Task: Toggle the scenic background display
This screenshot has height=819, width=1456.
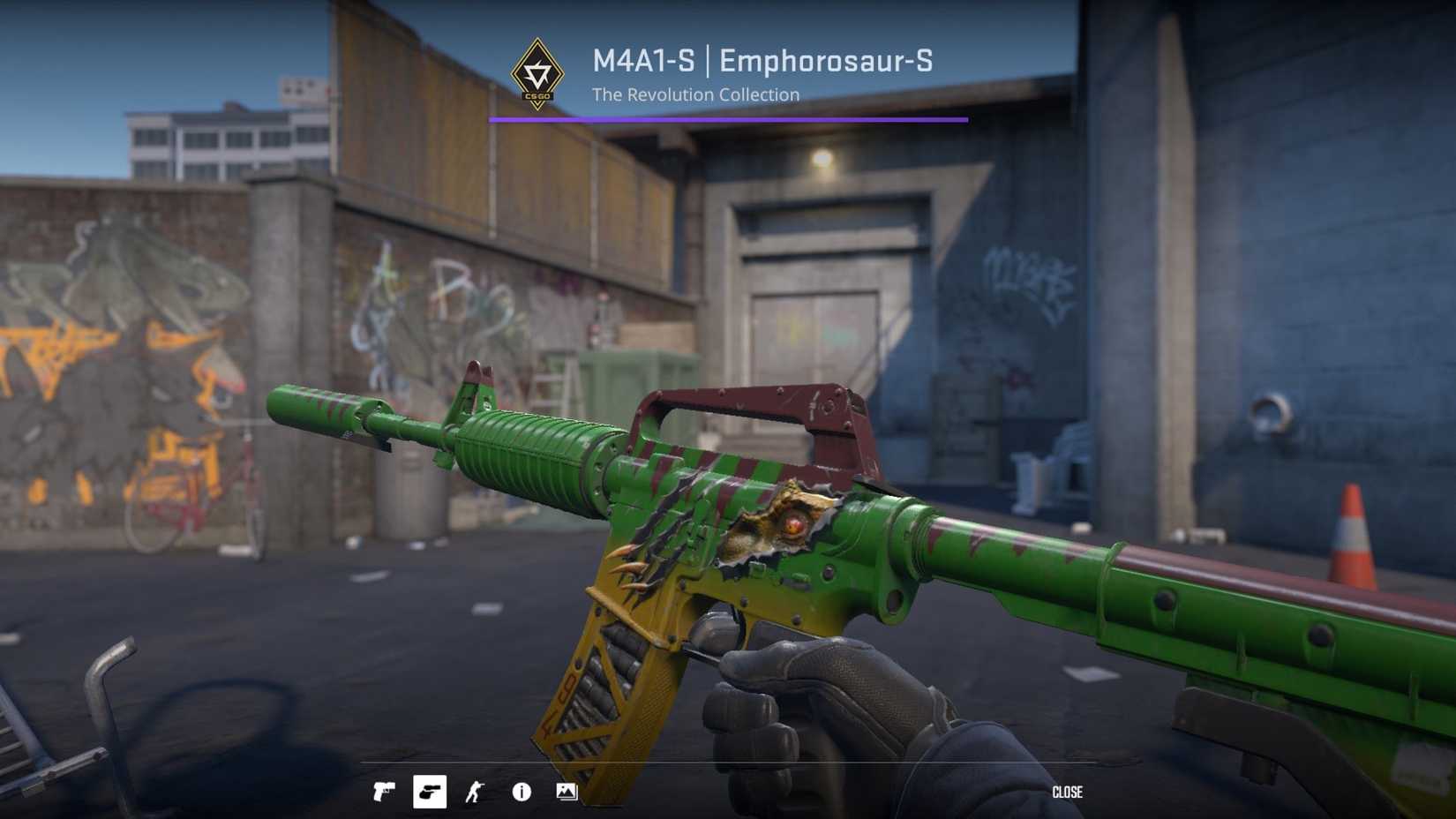Action: tap(567, 792)
